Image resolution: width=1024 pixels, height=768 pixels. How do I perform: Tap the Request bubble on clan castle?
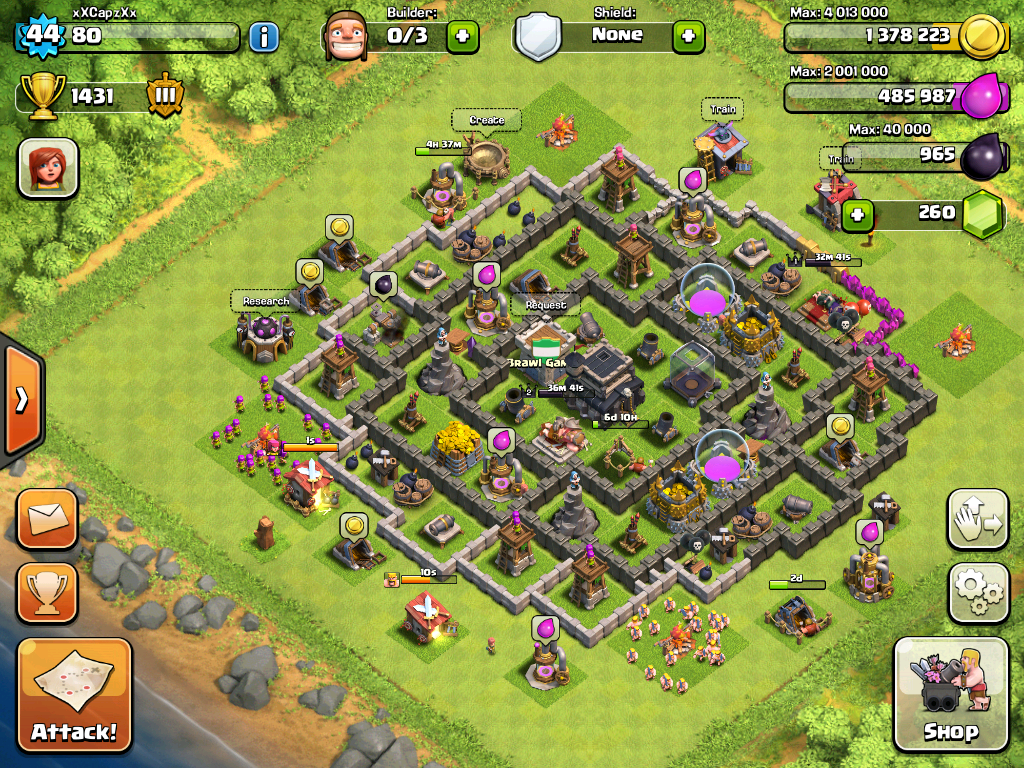(x=545, y=305)
